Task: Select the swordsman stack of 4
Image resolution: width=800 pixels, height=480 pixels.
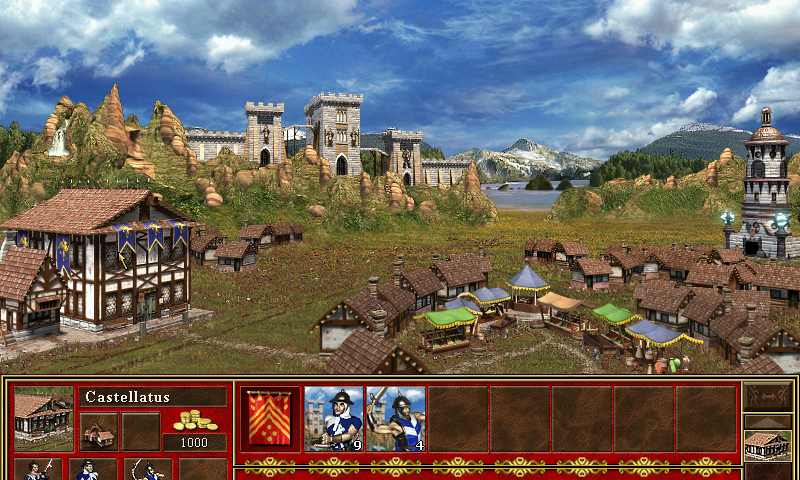Action: click(x=396, y=419)
